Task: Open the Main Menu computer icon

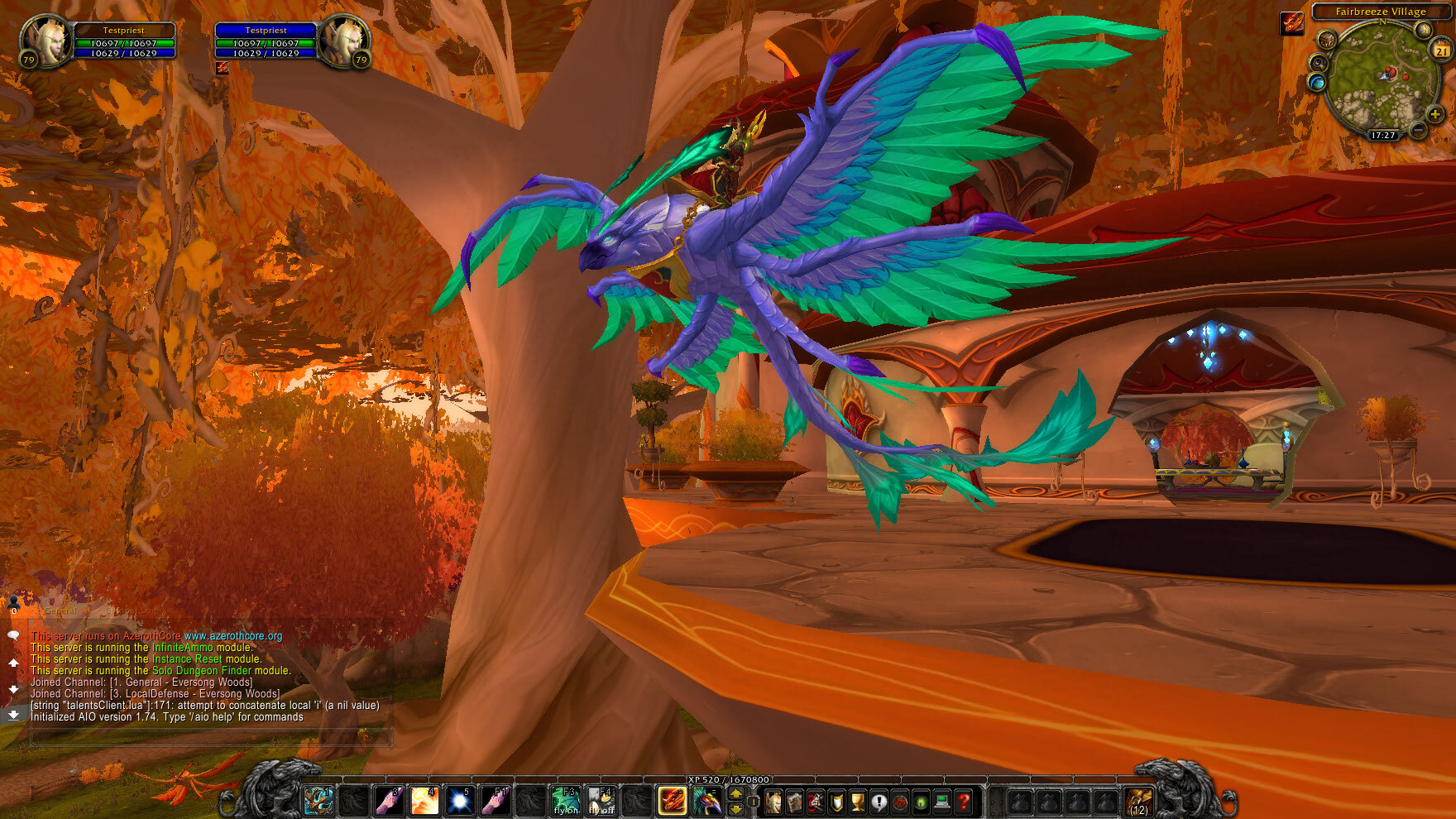Action: (940, 802)
